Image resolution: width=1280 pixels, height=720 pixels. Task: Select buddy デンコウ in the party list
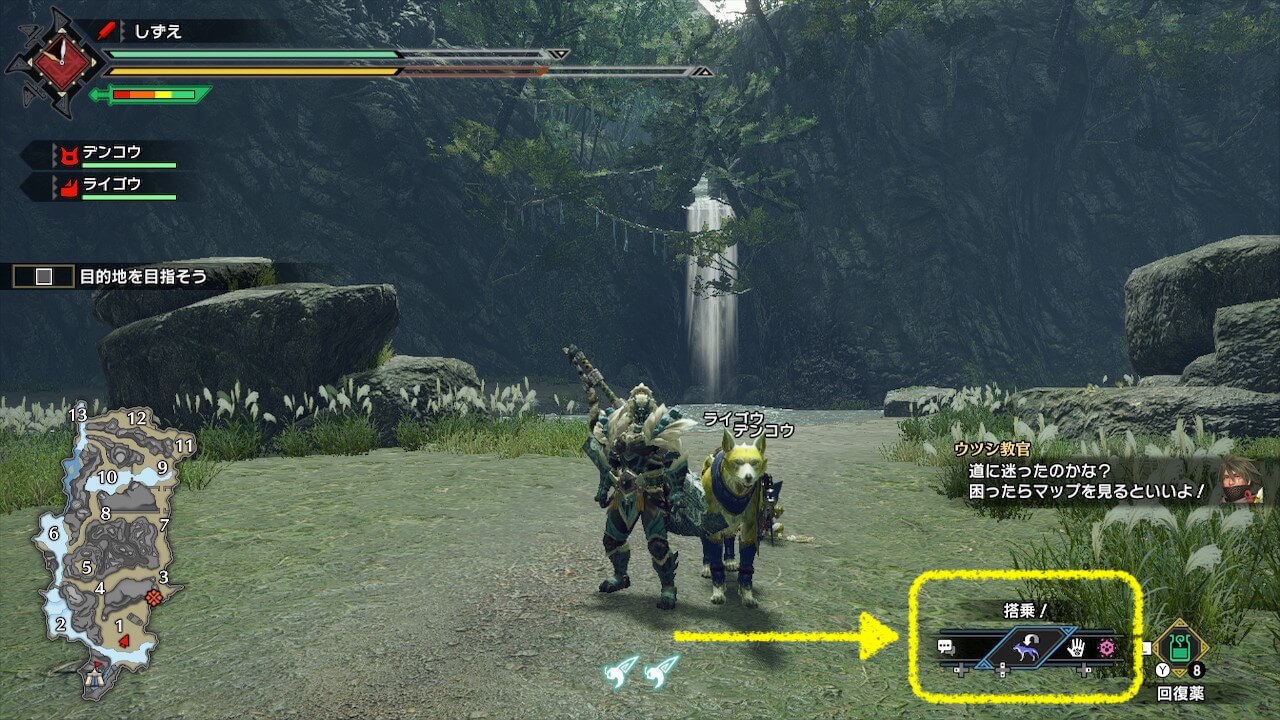(x=112, y=153)
